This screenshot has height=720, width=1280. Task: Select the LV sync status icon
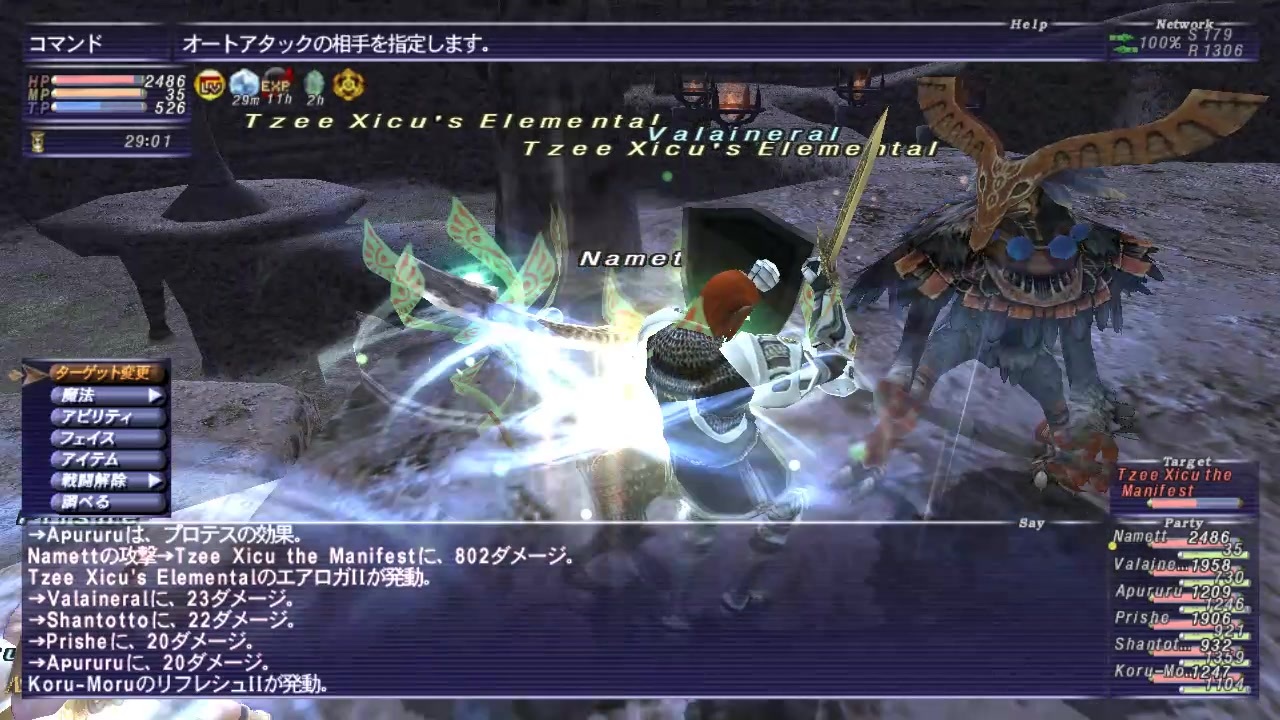tap(209, 84)
